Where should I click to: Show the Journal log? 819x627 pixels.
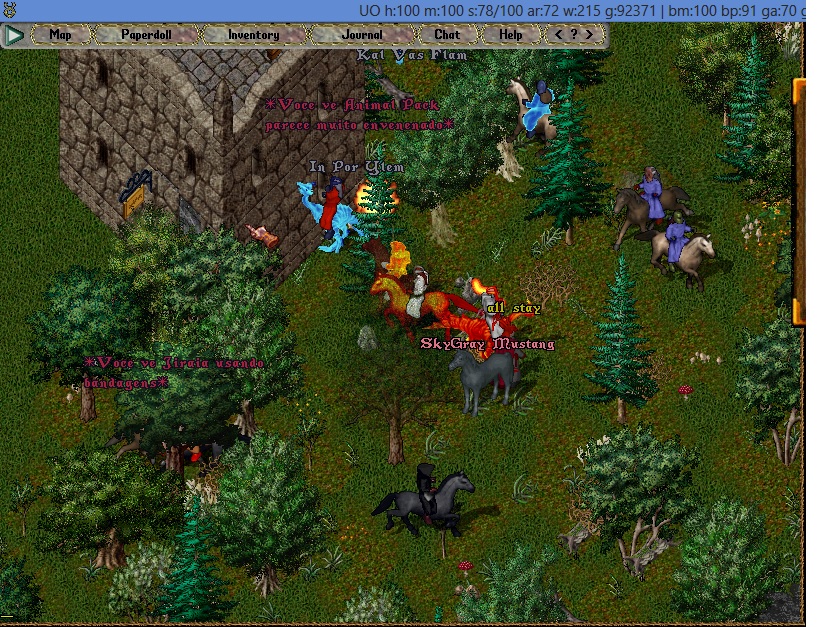(x=361, y=35)
